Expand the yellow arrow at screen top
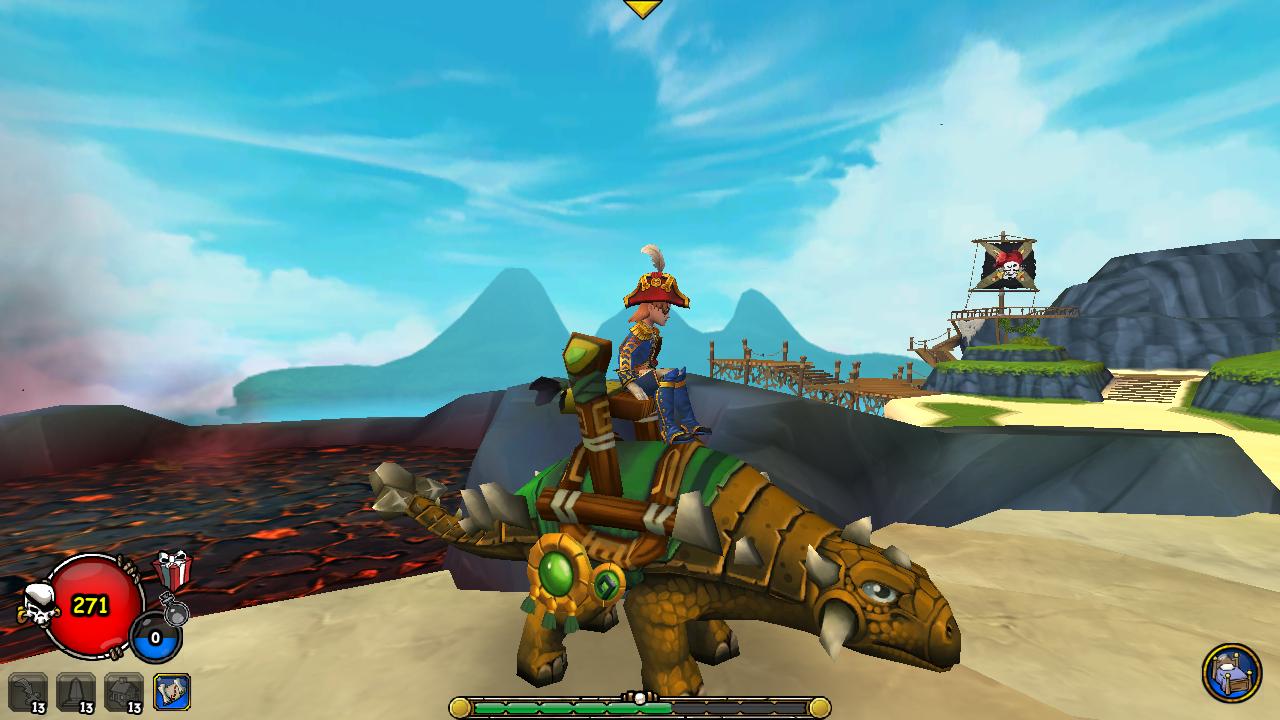Viewport: 1280px width, 720px height. 642,9
